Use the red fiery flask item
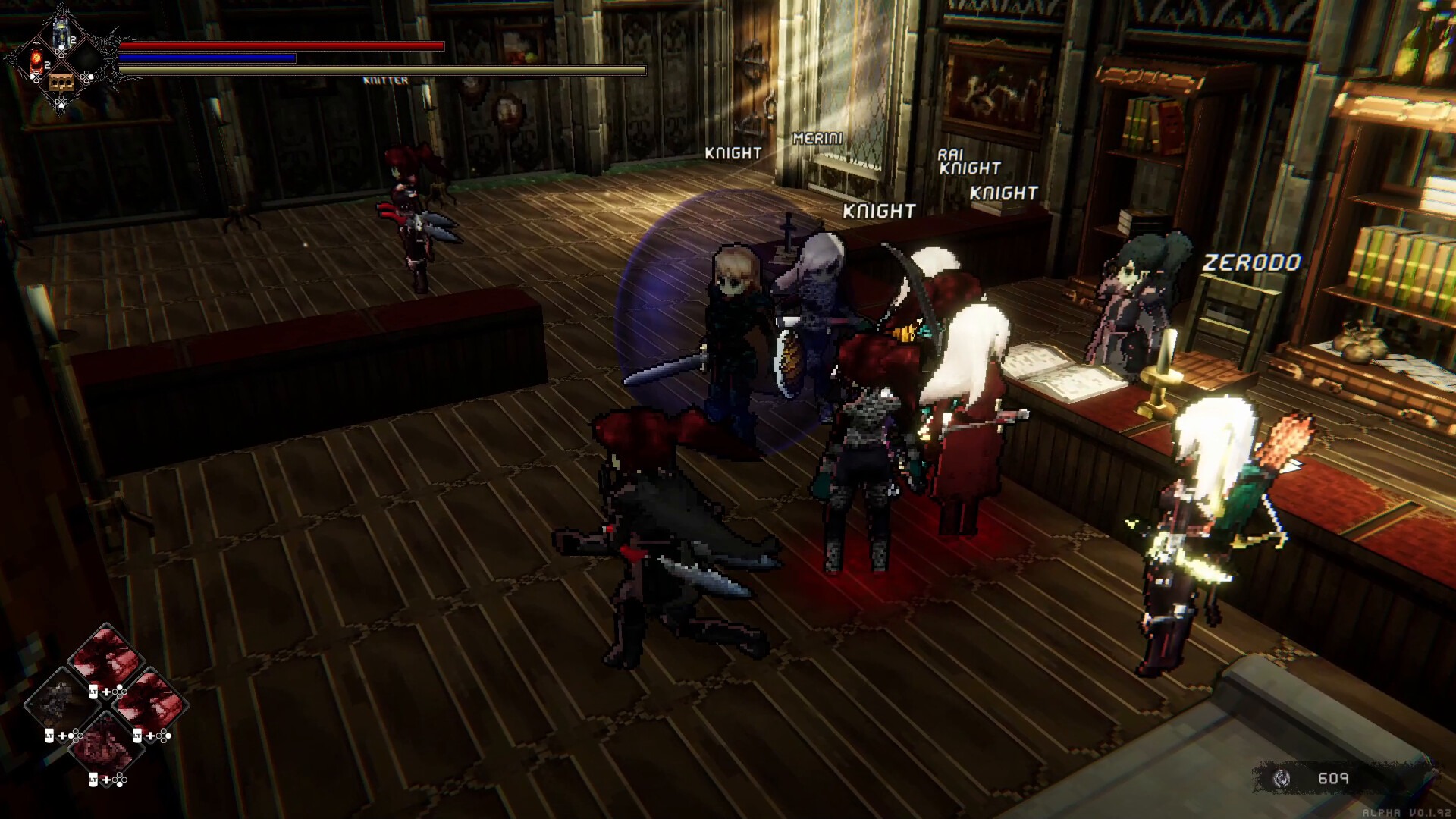Image resolution: width=1456 pixels, height=819 pixels. [x=36, y=61]
